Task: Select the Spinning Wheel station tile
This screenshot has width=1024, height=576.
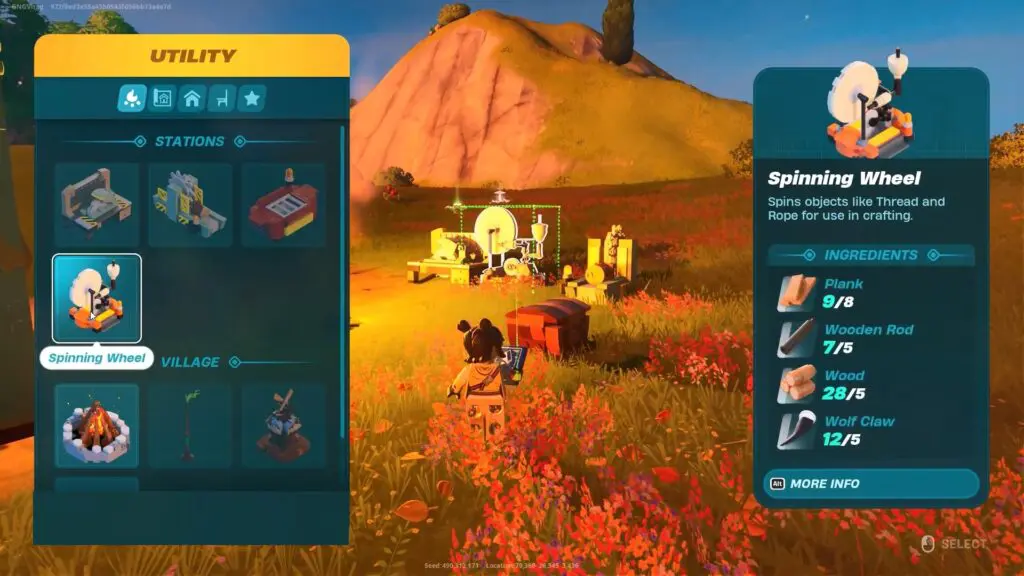Action: click(x=97, y=298)
